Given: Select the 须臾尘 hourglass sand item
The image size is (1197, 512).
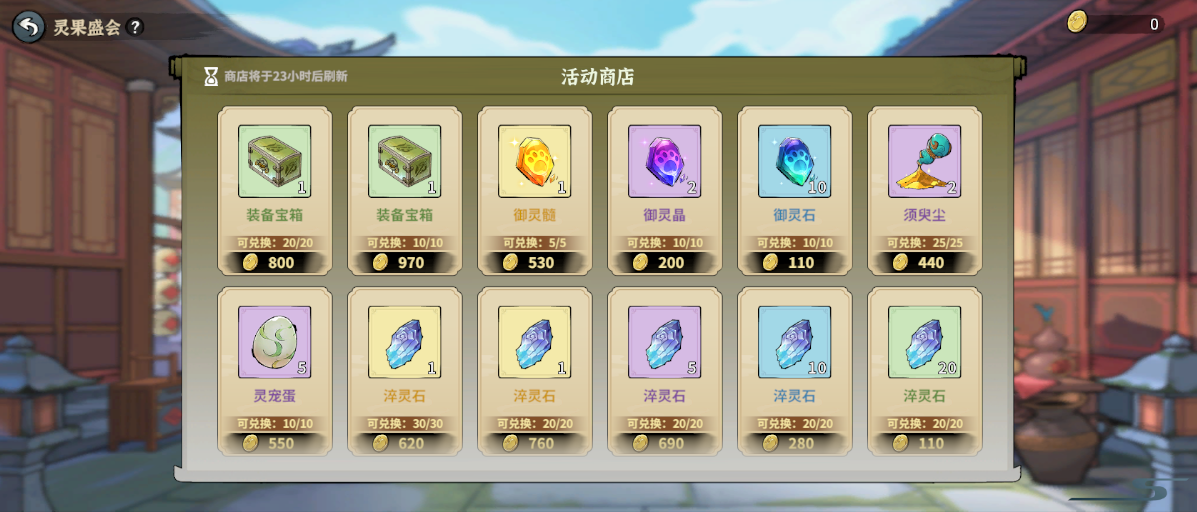Looking at the screenshot, I should pyautogui.click(x=924, y=162).
